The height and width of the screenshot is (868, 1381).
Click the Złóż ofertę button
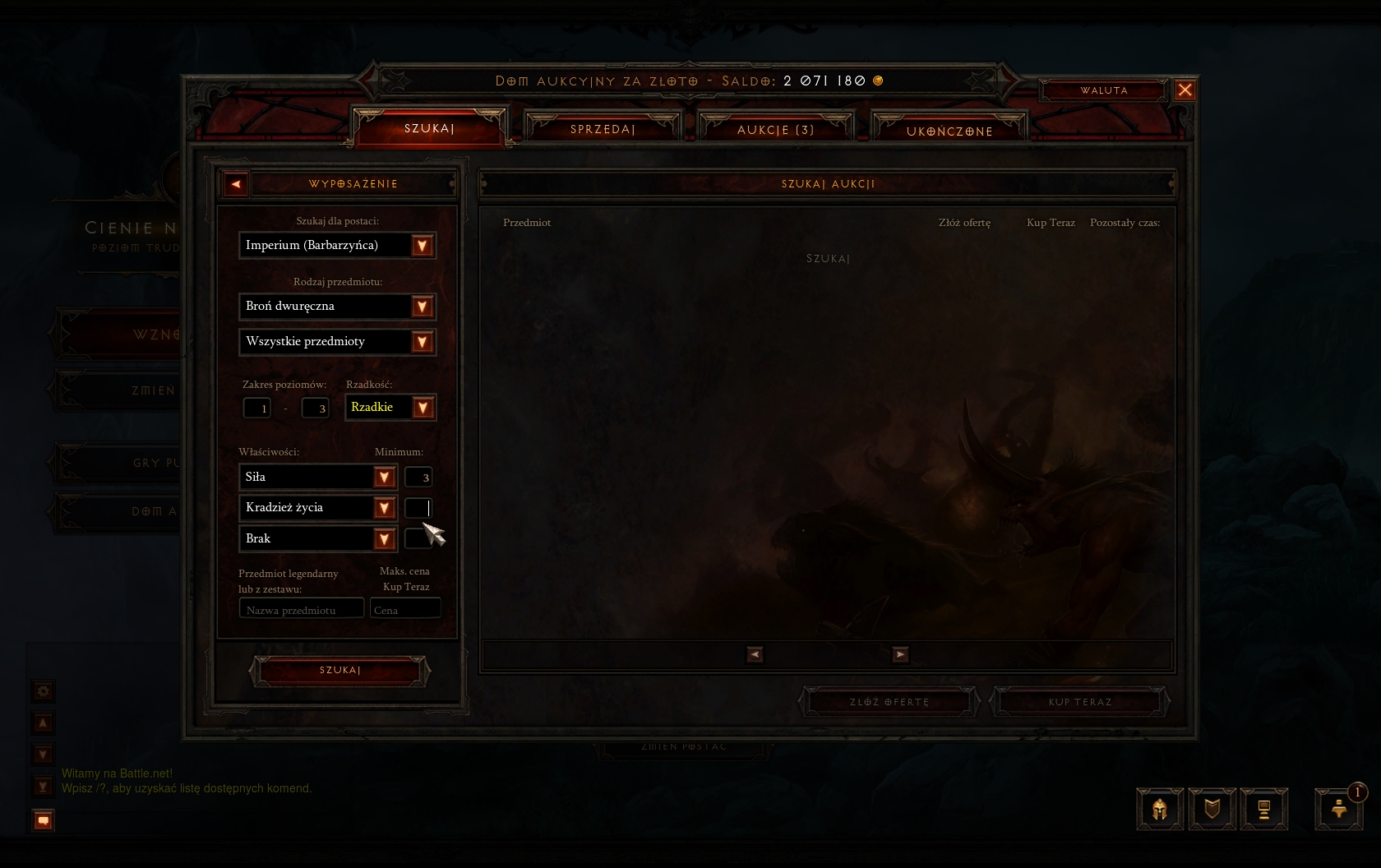click(889, 702)
